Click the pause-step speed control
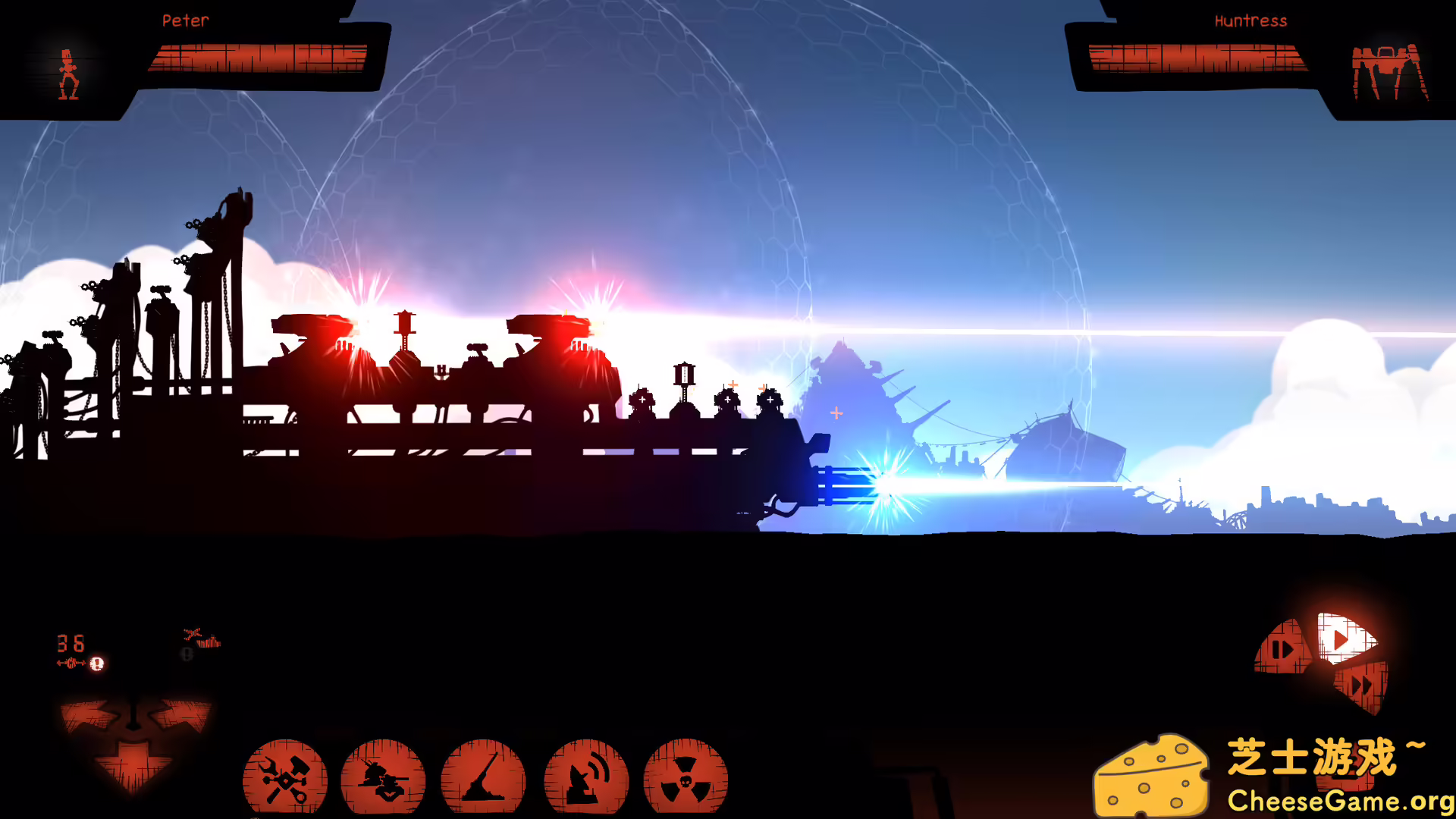This screenshot has width=1456, height=819. click(x=1282, y=649)
